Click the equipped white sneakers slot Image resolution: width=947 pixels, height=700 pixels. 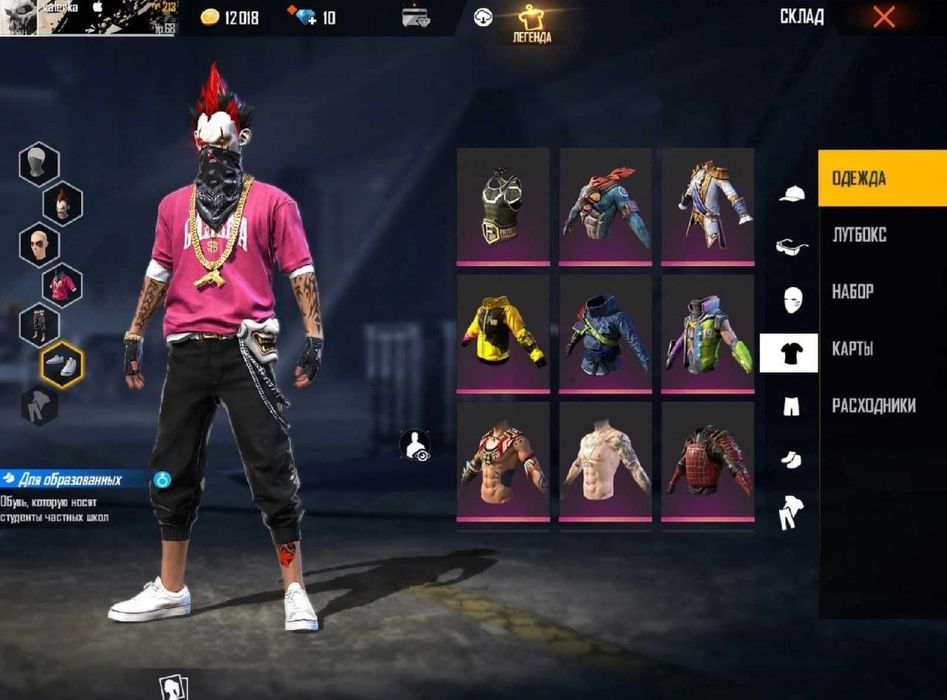click(62, 365)
